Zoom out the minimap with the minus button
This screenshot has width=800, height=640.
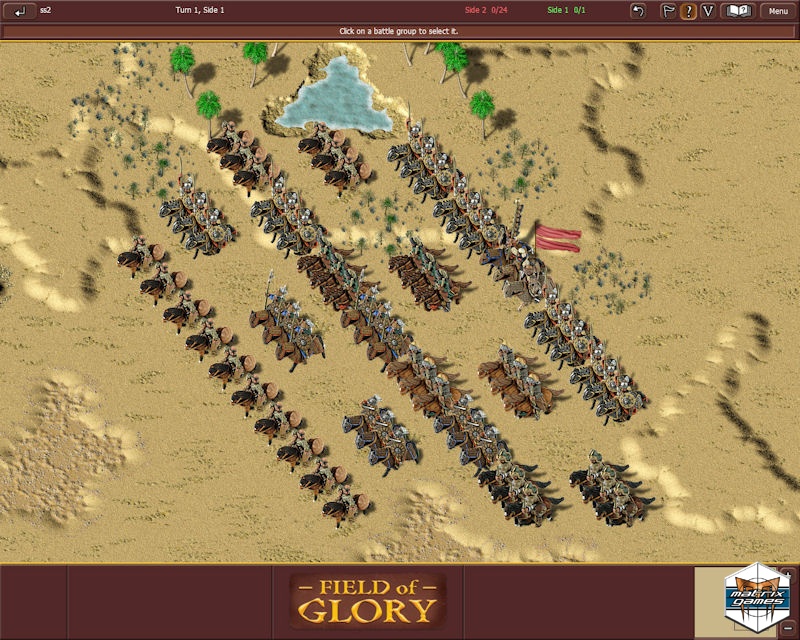coord(789,628)
